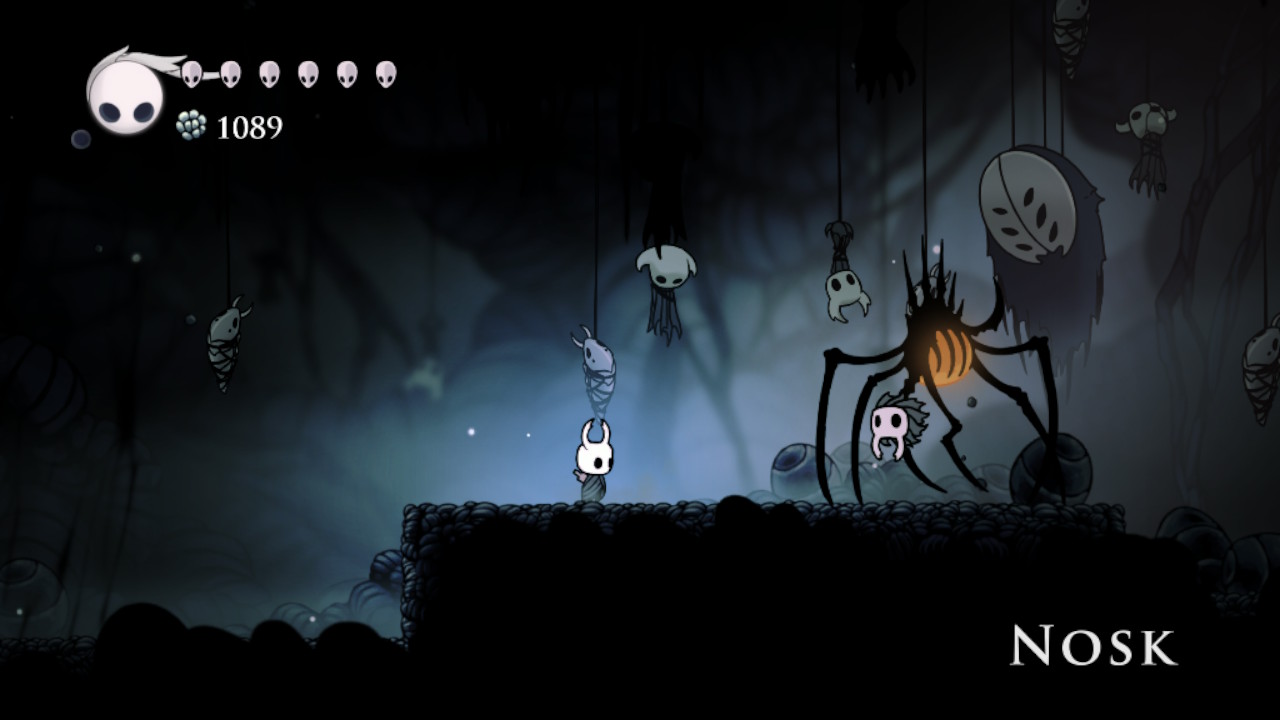Viewport: 1280px width, 720px height.
Task: Select the winged corpse dangling mid-screen
Action: click(x=665, y=280)
